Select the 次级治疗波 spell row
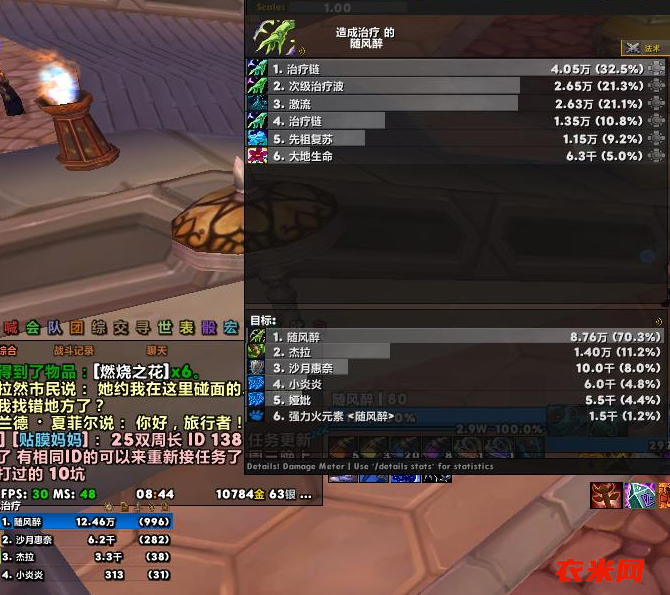This screenshot has width=670, height=595. tap(400, 87)
